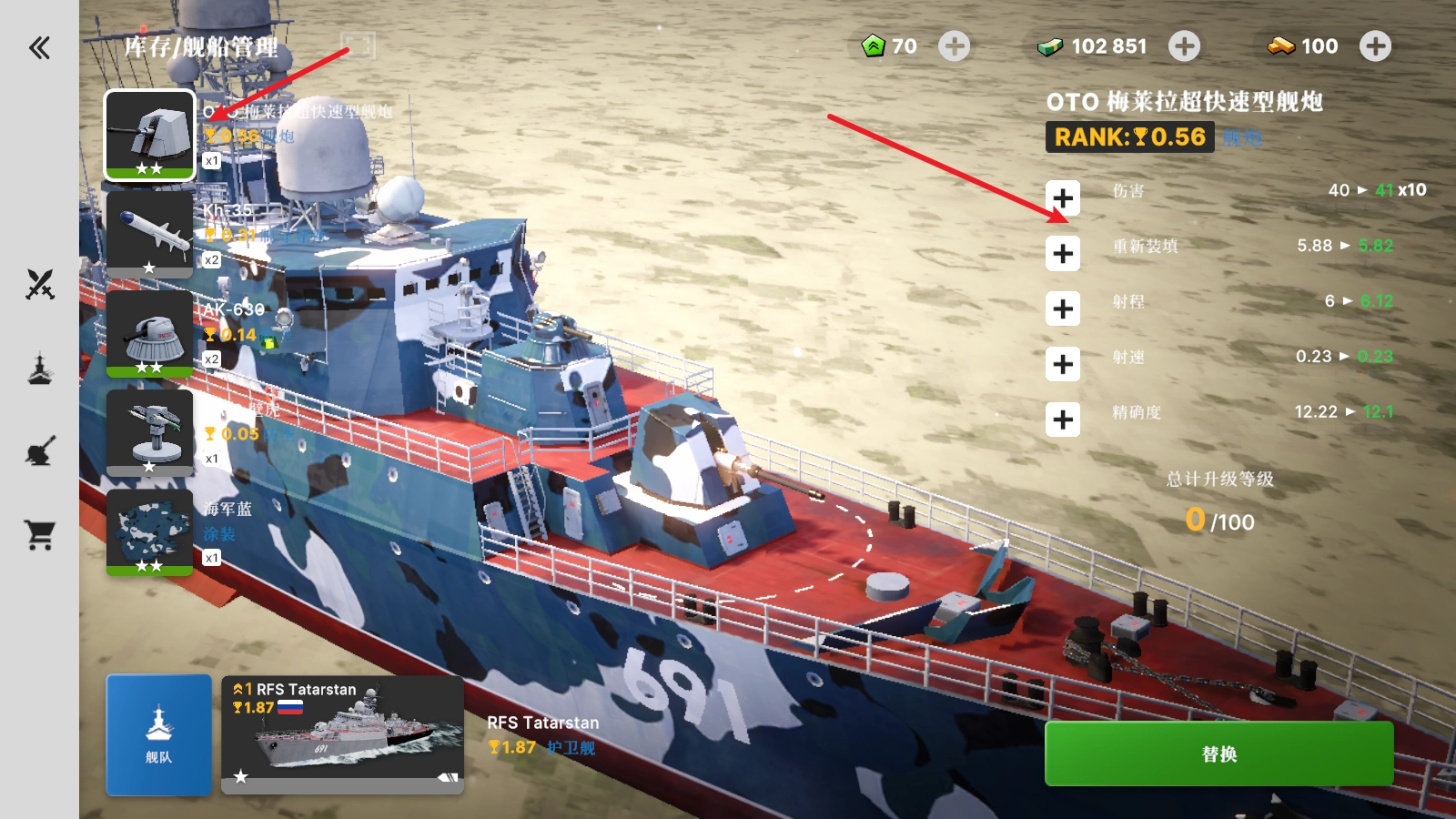Upgrade the 精确度 accuracy stat
Image resolution: width=1456 pixels, height=819 pixels.
[x=1062, y=420]
